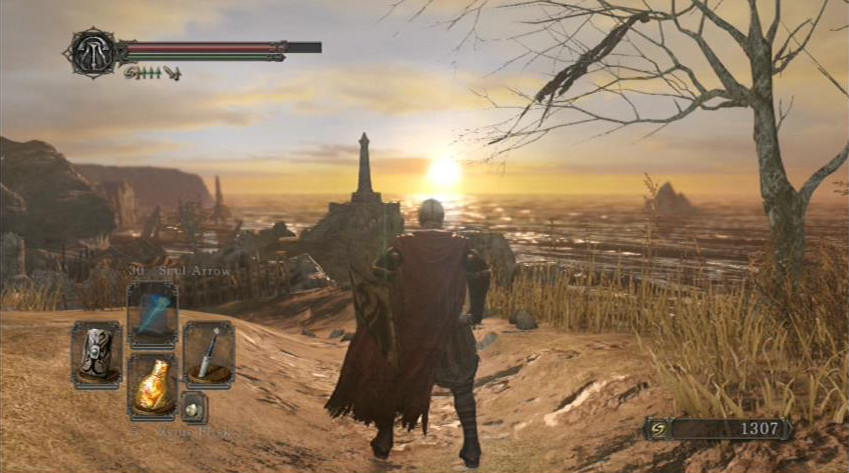This screenshot has height=473, width=849.
Task: Select the small round item slot
Action: tap(194, 406)
